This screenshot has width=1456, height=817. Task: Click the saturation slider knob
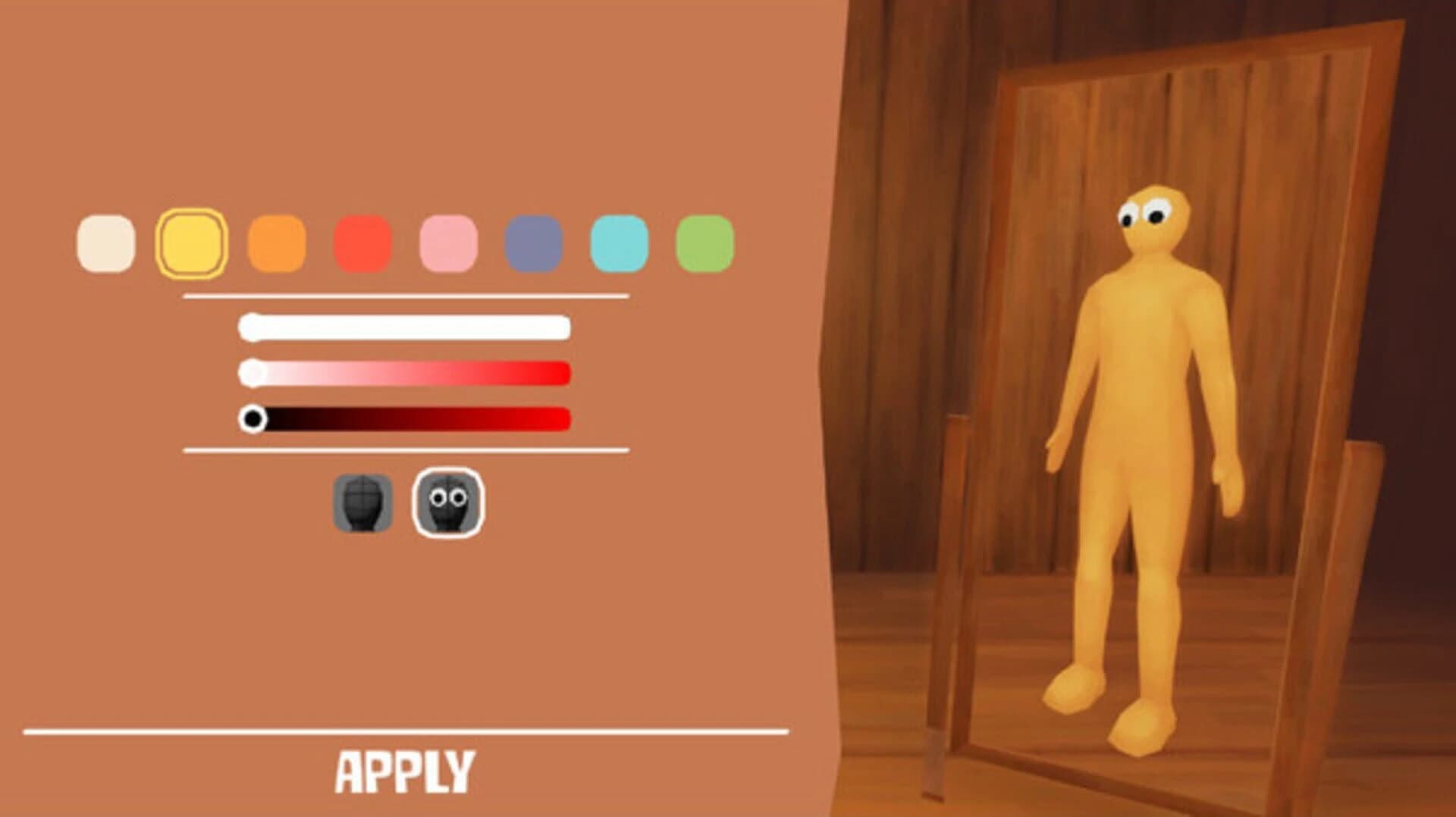pyautogui.click(x=253, y=372)
